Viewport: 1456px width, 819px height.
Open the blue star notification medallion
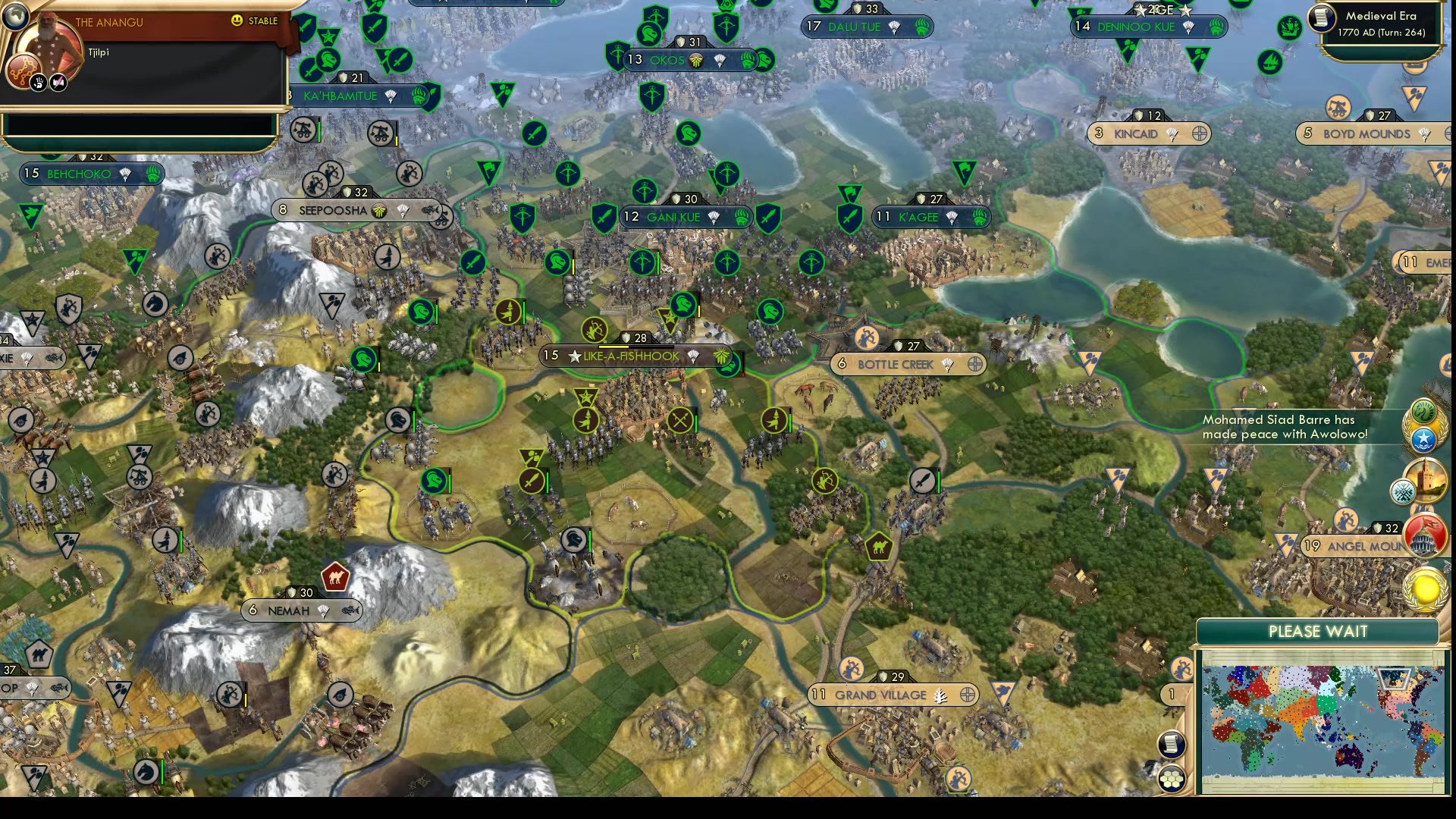click(x=1424, y=439)
